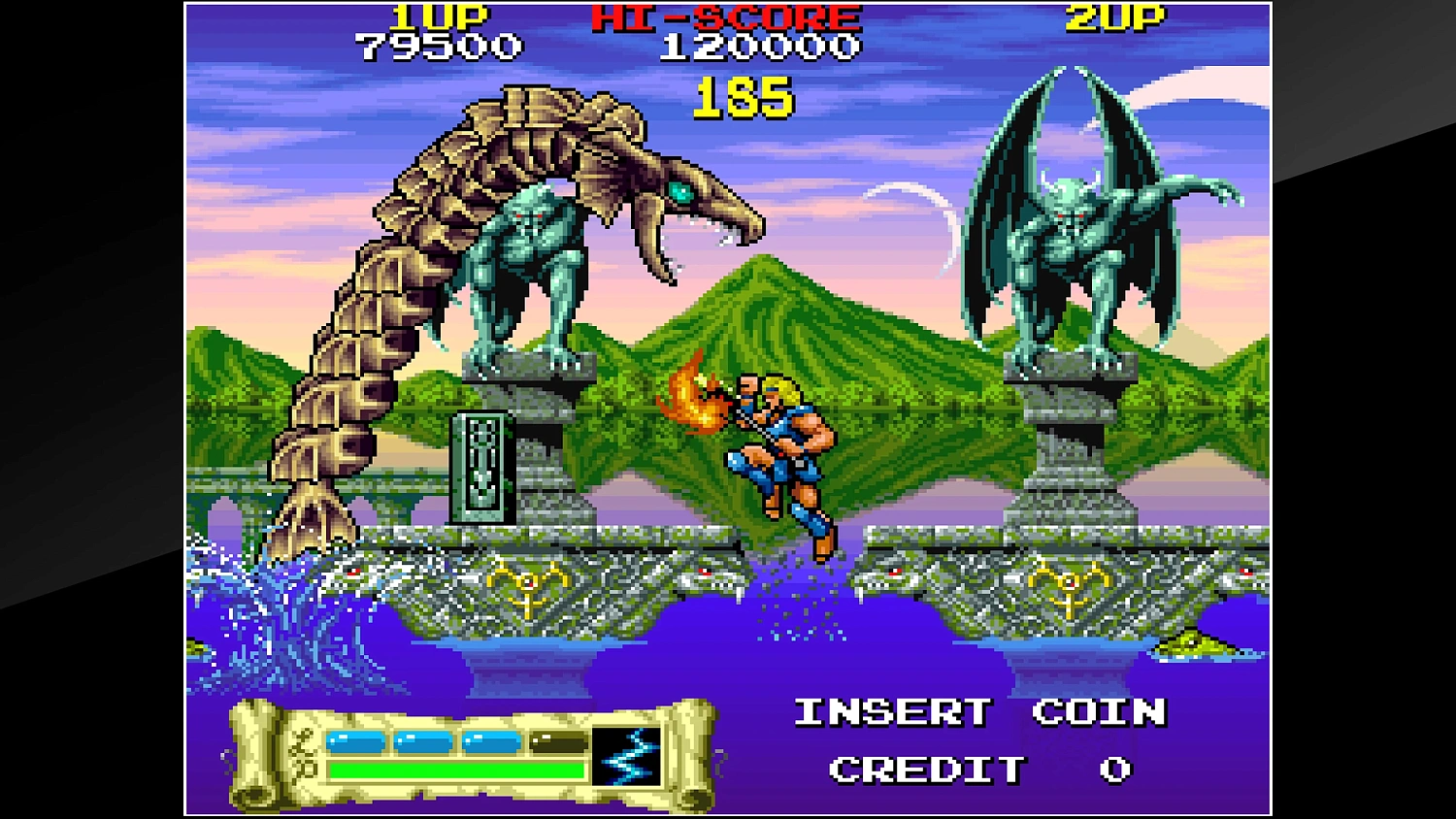Click the stone door on the left pedestal
The width and height of the screenshot is (1456, 819).
[482, 466]
